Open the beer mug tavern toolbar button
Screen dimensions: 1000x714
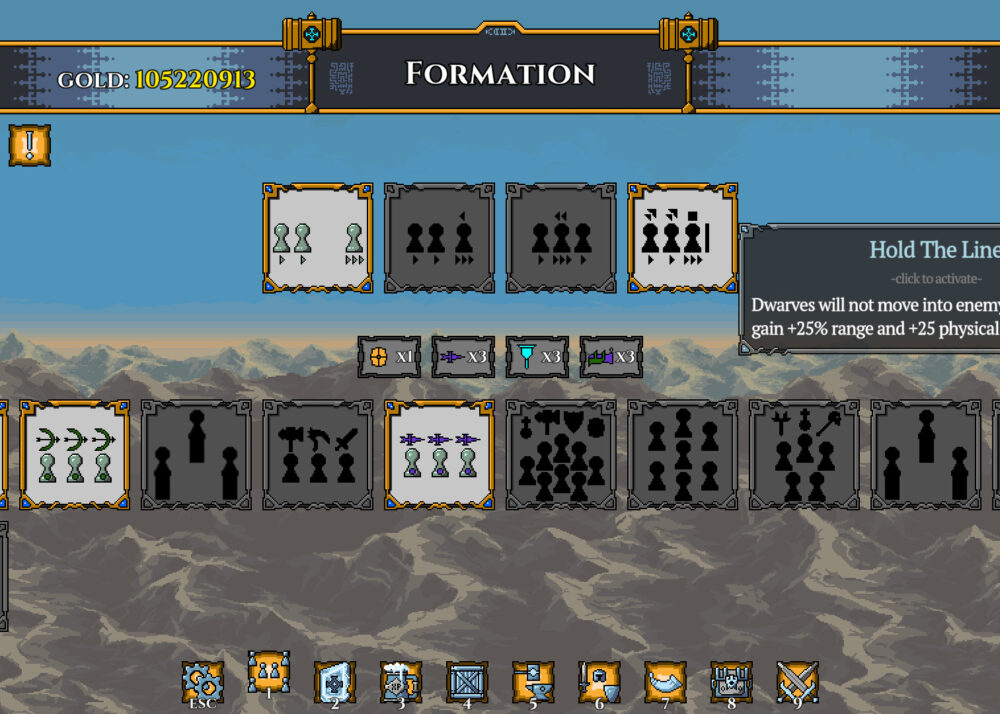pos(401,682)
